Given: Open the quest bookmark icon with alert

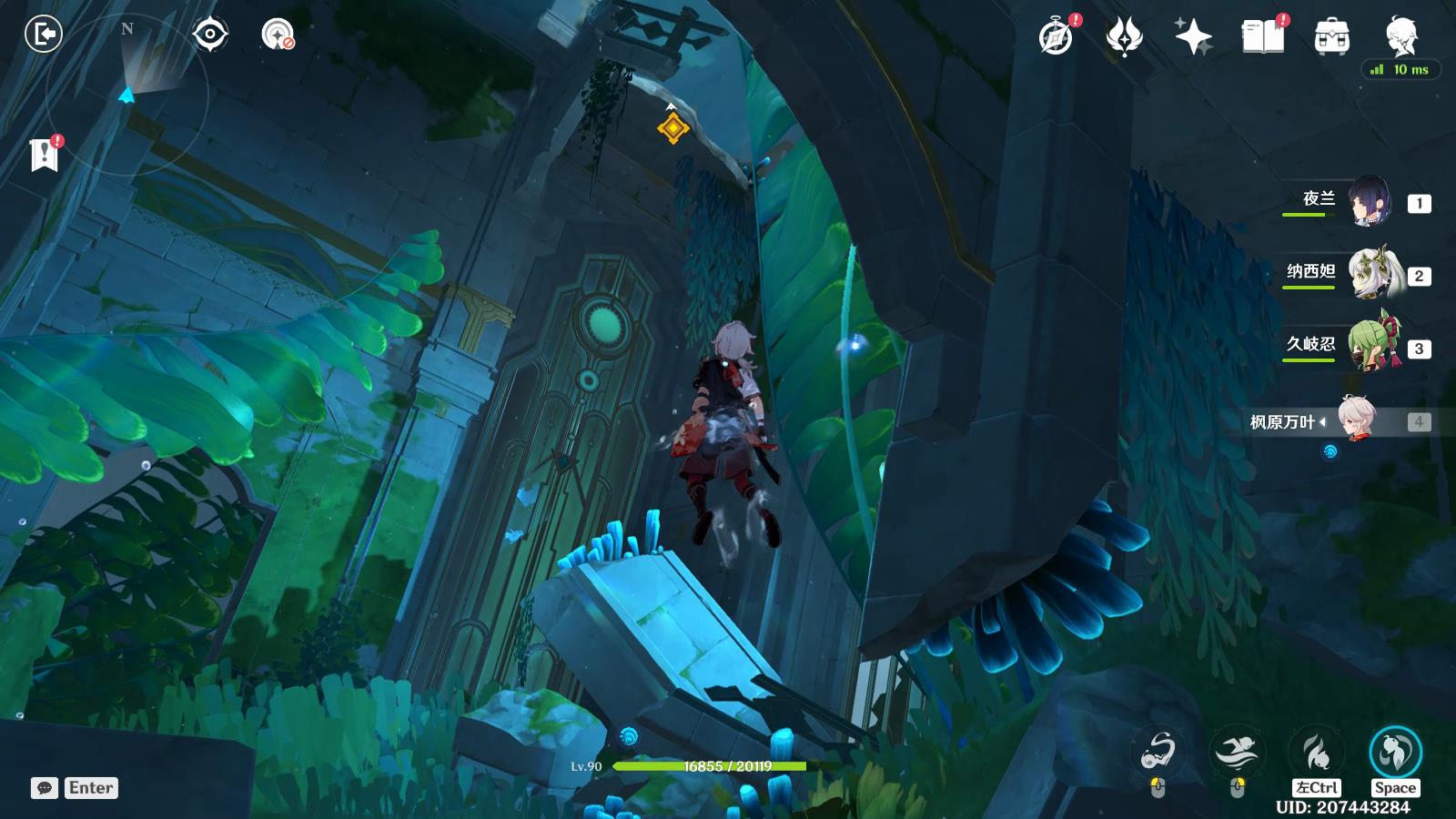Looking at the screenshot, I should (44, 155).
